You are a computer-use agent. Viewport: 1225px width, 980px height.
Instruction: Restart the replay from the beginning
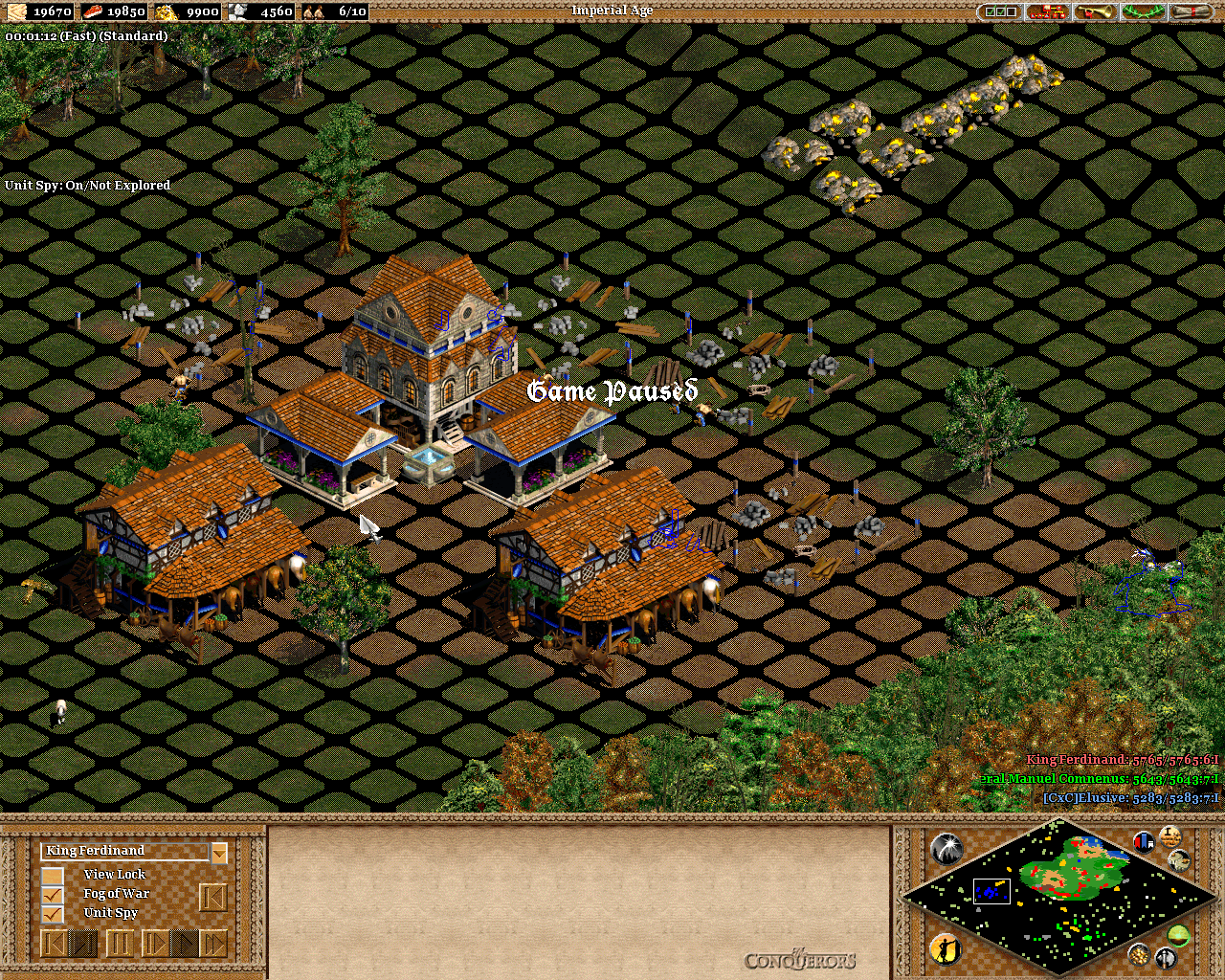coord(53,944)
